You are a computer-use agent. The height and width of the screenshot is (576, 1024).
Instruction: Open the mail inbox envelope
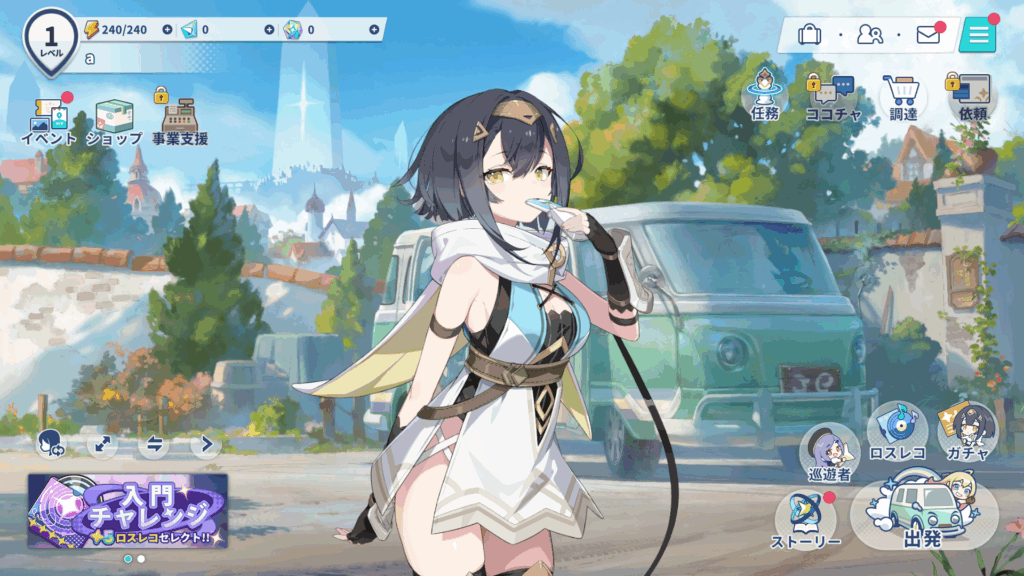[928, 36]
